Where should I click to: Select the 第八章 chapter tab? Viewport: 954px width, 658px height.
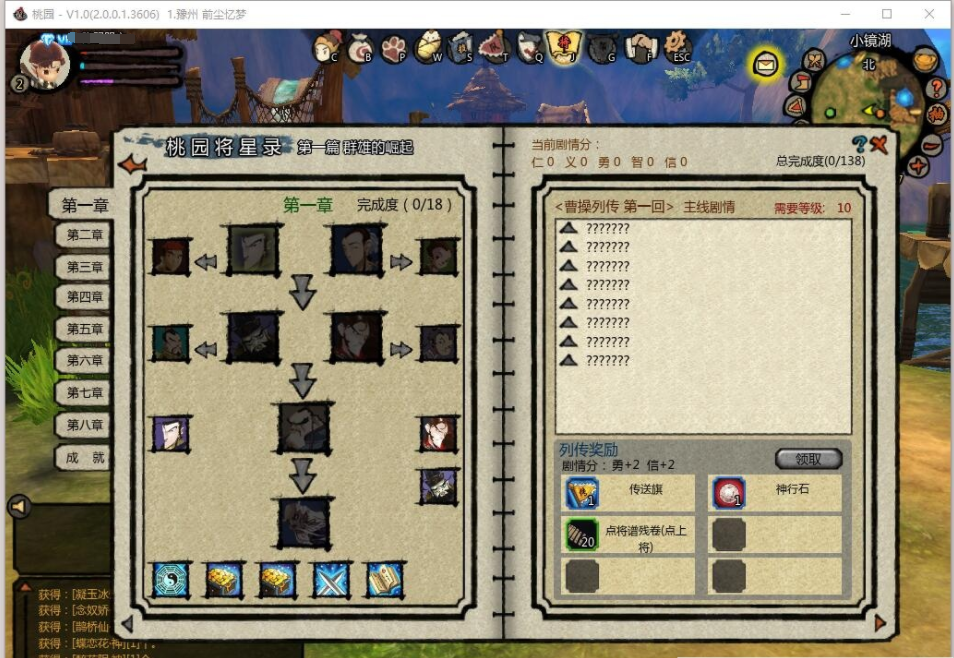coord(85,425)
